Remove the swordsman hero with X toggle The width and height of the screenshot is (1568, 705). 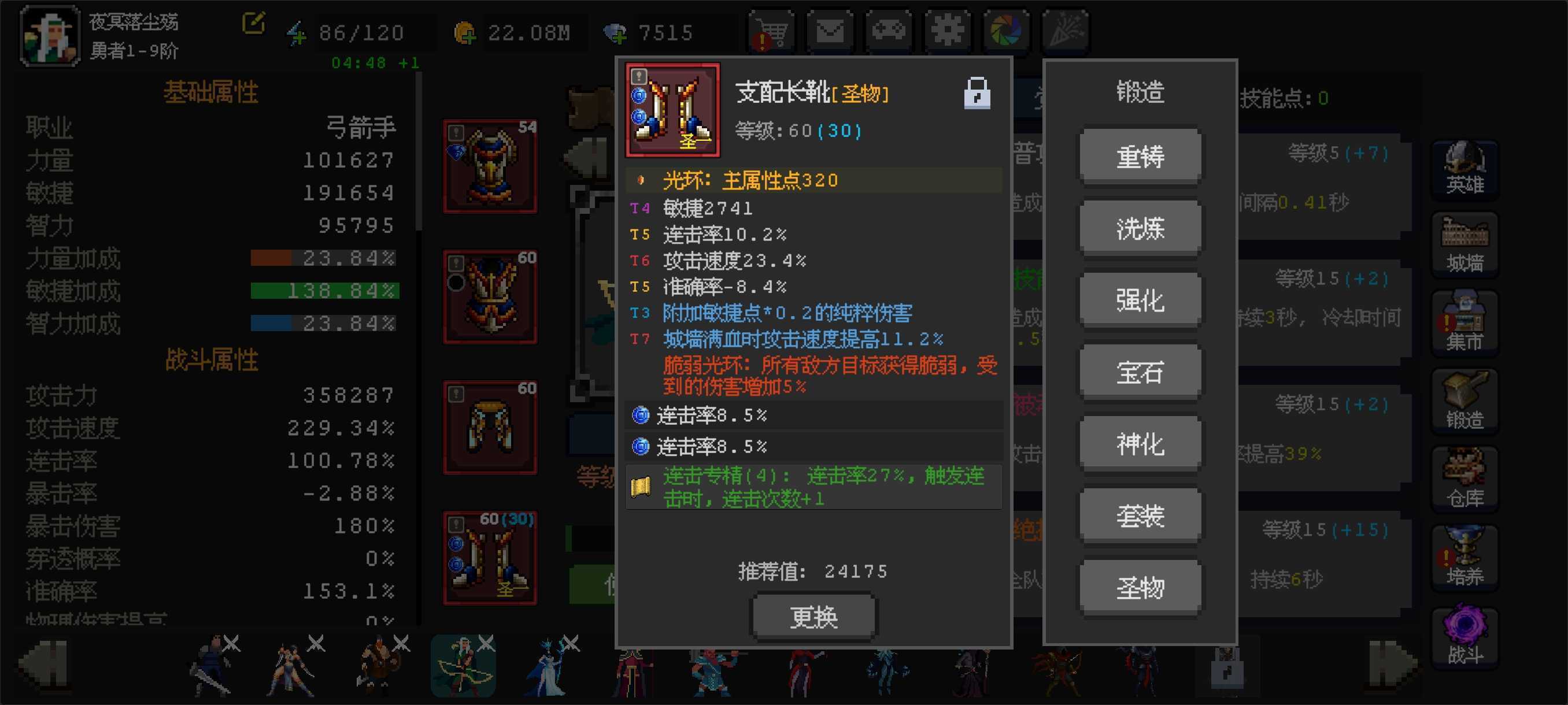(232, 643)
